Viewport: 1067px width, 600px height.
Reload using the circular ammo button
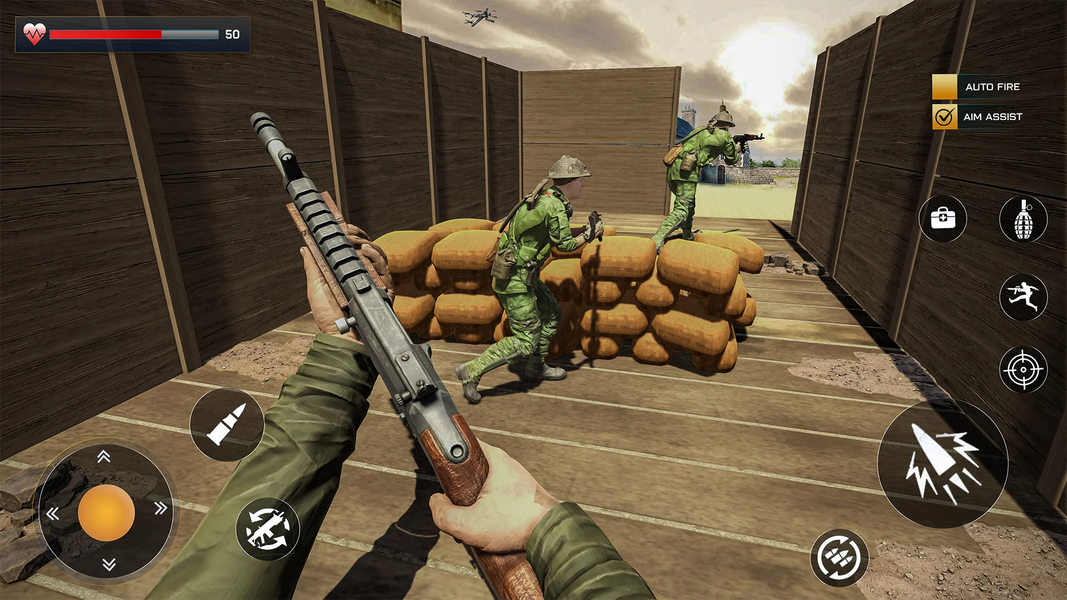pos(839,558)
